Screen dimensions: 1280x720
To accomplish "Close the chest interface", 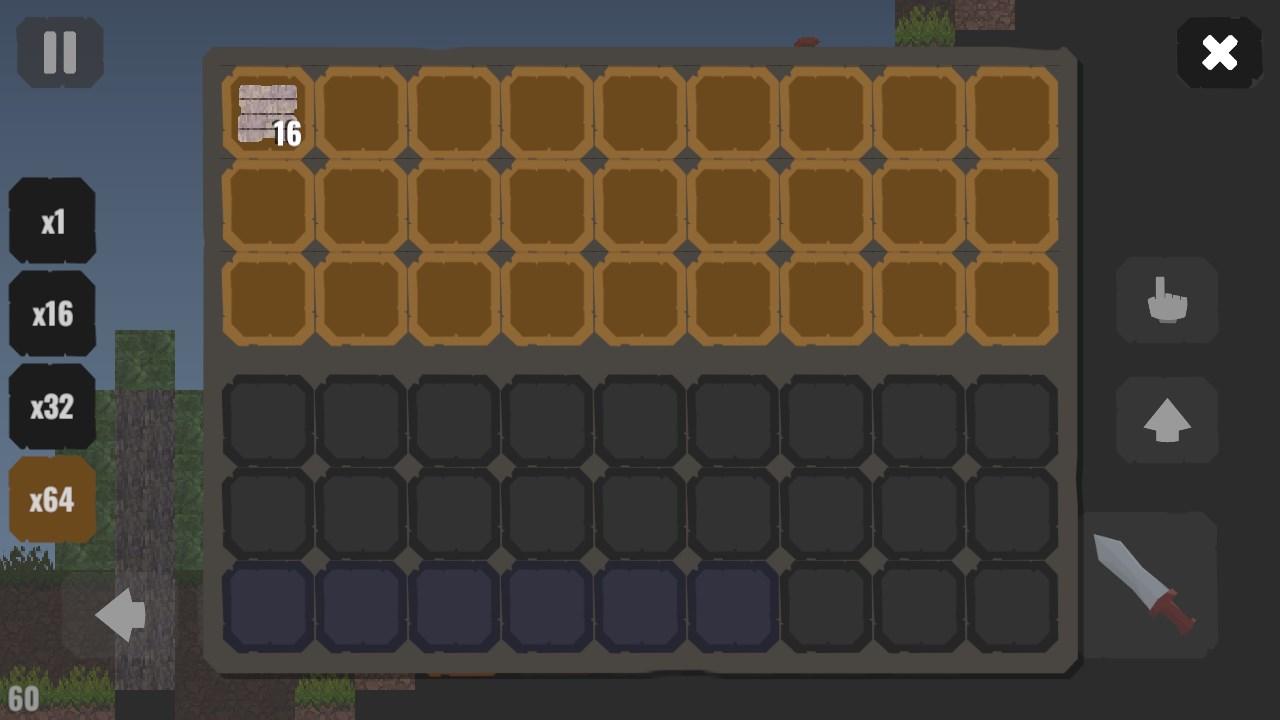I will tap(1219, 53).
